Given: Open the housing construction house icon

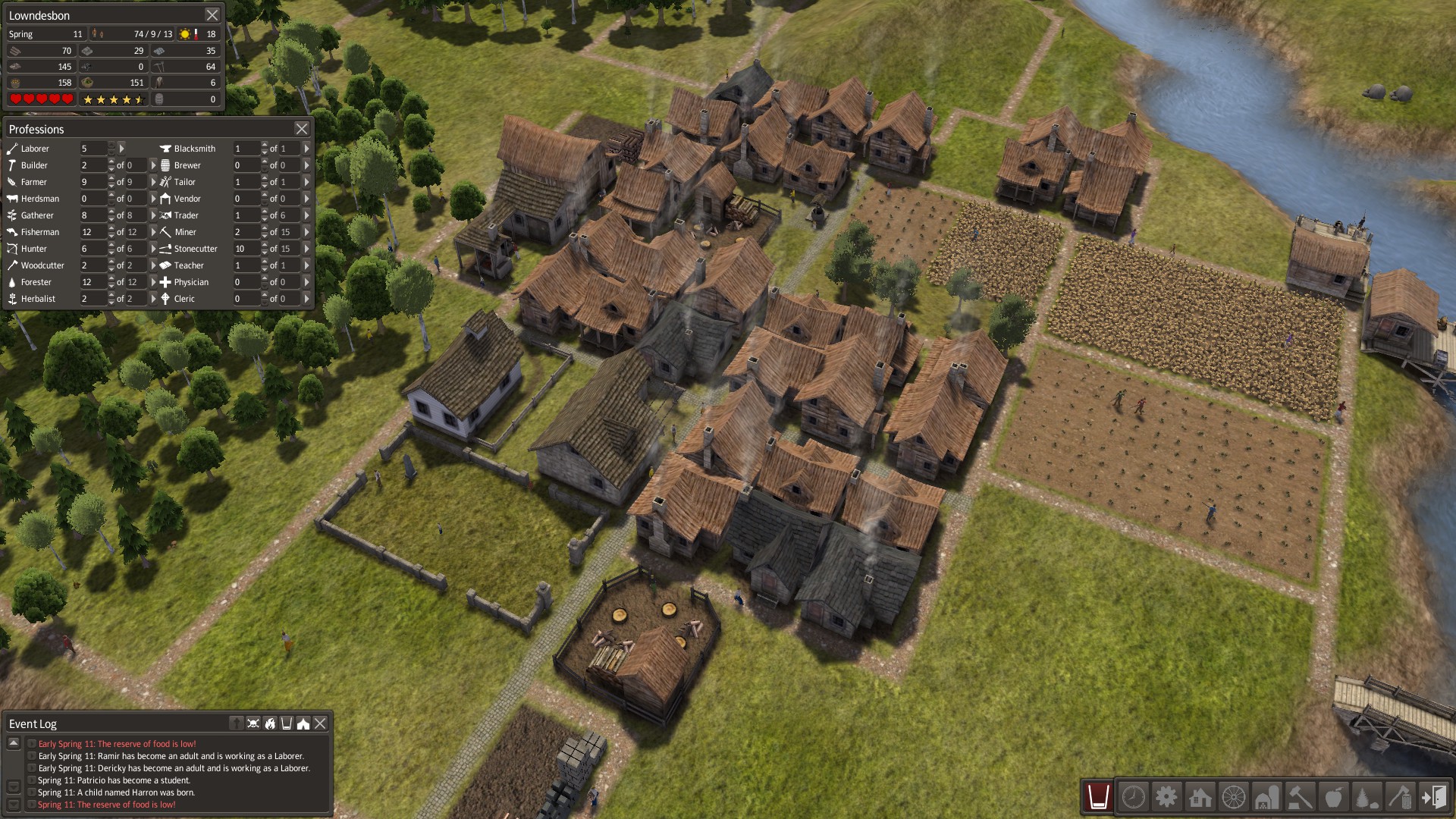Looking at the screenshot, I should pyautogui.click(x=1200, y=798).
